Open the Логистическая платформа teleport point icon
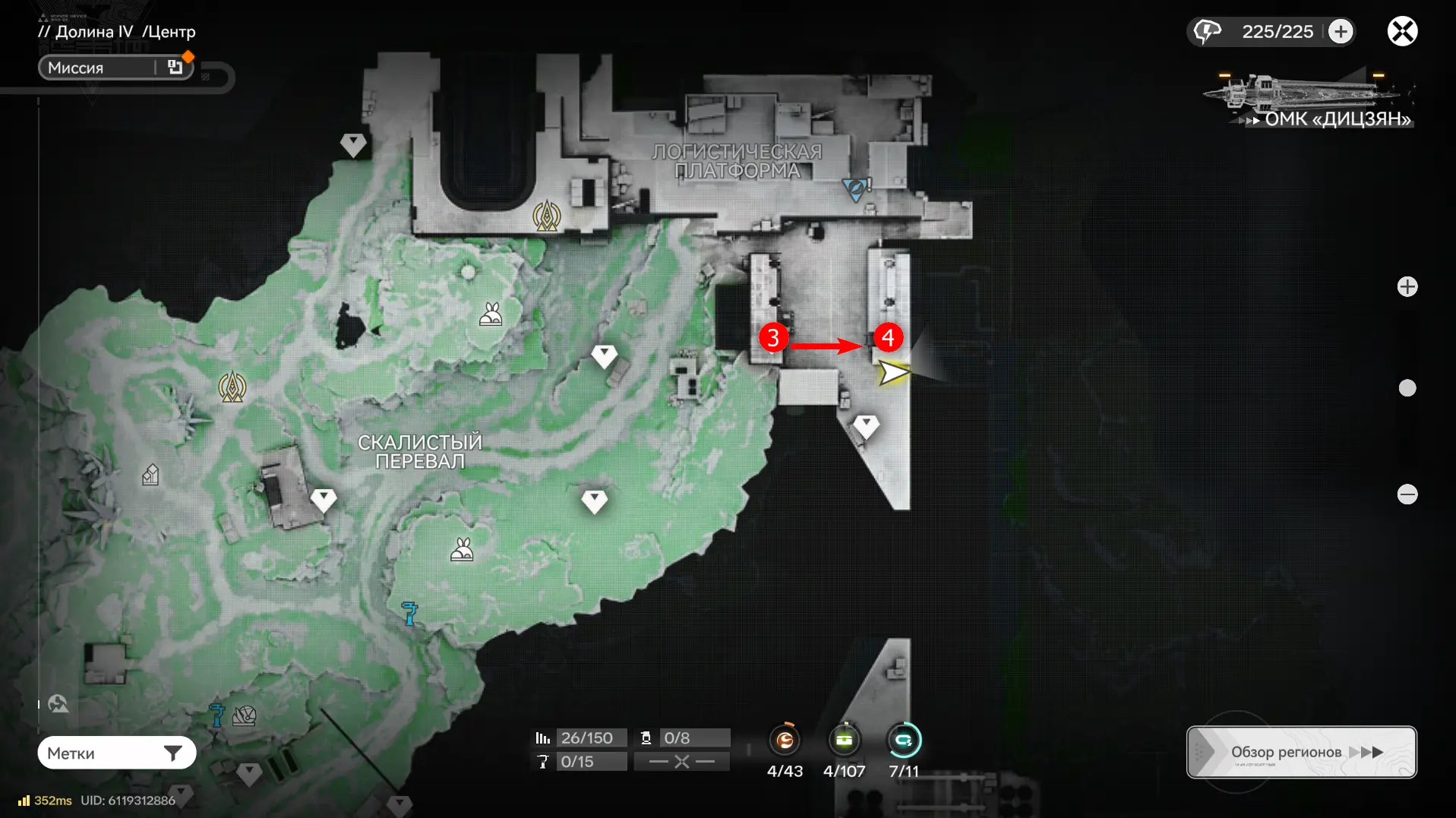Viewport: 1456px width, 818px height. 547,216
